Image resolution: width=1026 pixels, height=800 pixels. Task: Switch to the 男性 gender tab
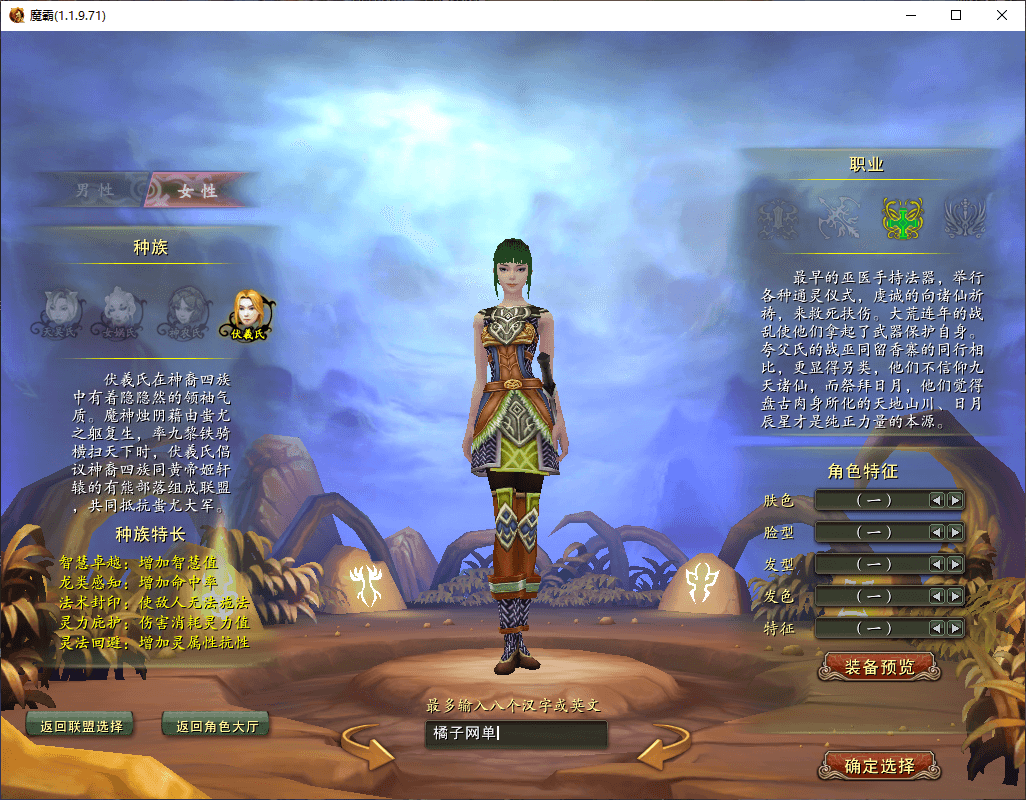click(95, 190)
